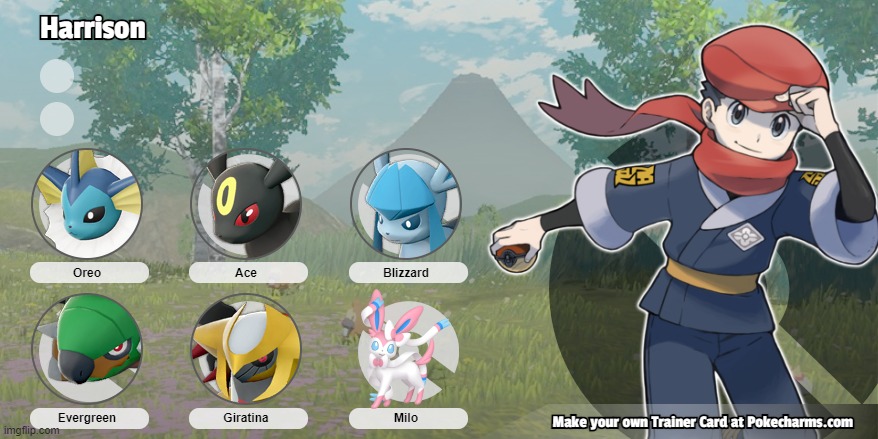This screenshot has width=878, height=439.
Task: Select the Vaporeon portrait above Oreo
Action: pos(88,204)
